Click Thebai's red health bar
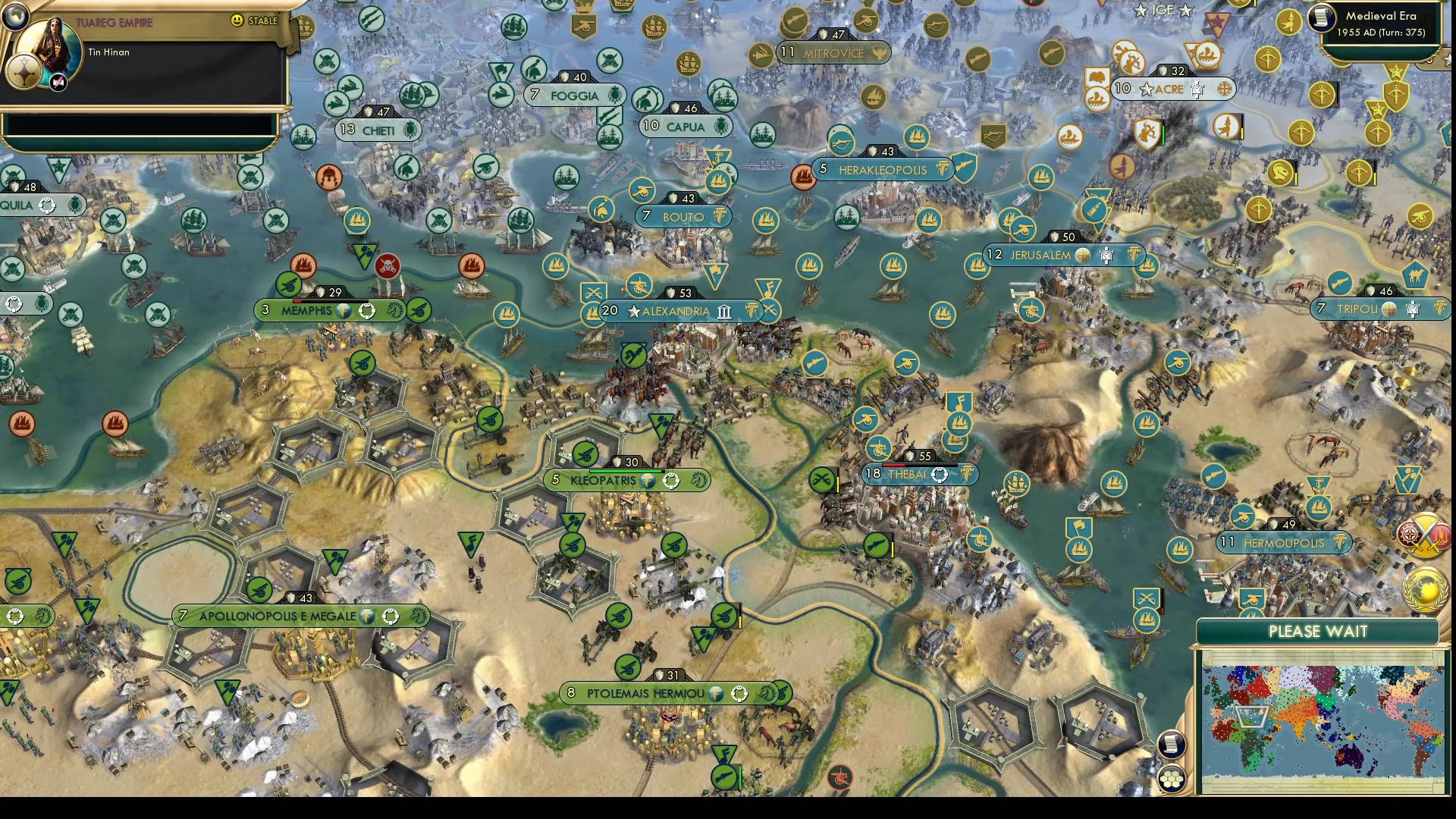Viewport: 1456px width, 819px height. pyautogui.click(x=893, y=466)
